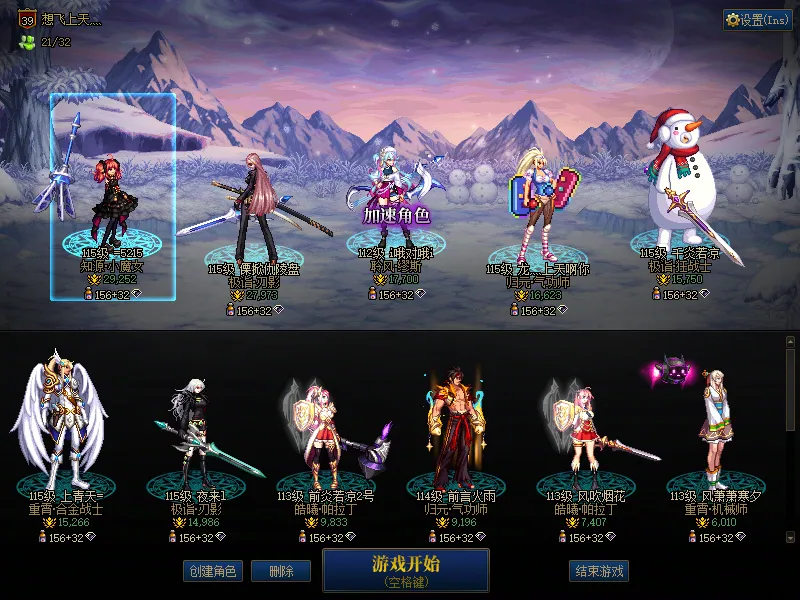
Task: Select the highlighted pink-haired 小魔女 character
Action: (x=112, y=200)
